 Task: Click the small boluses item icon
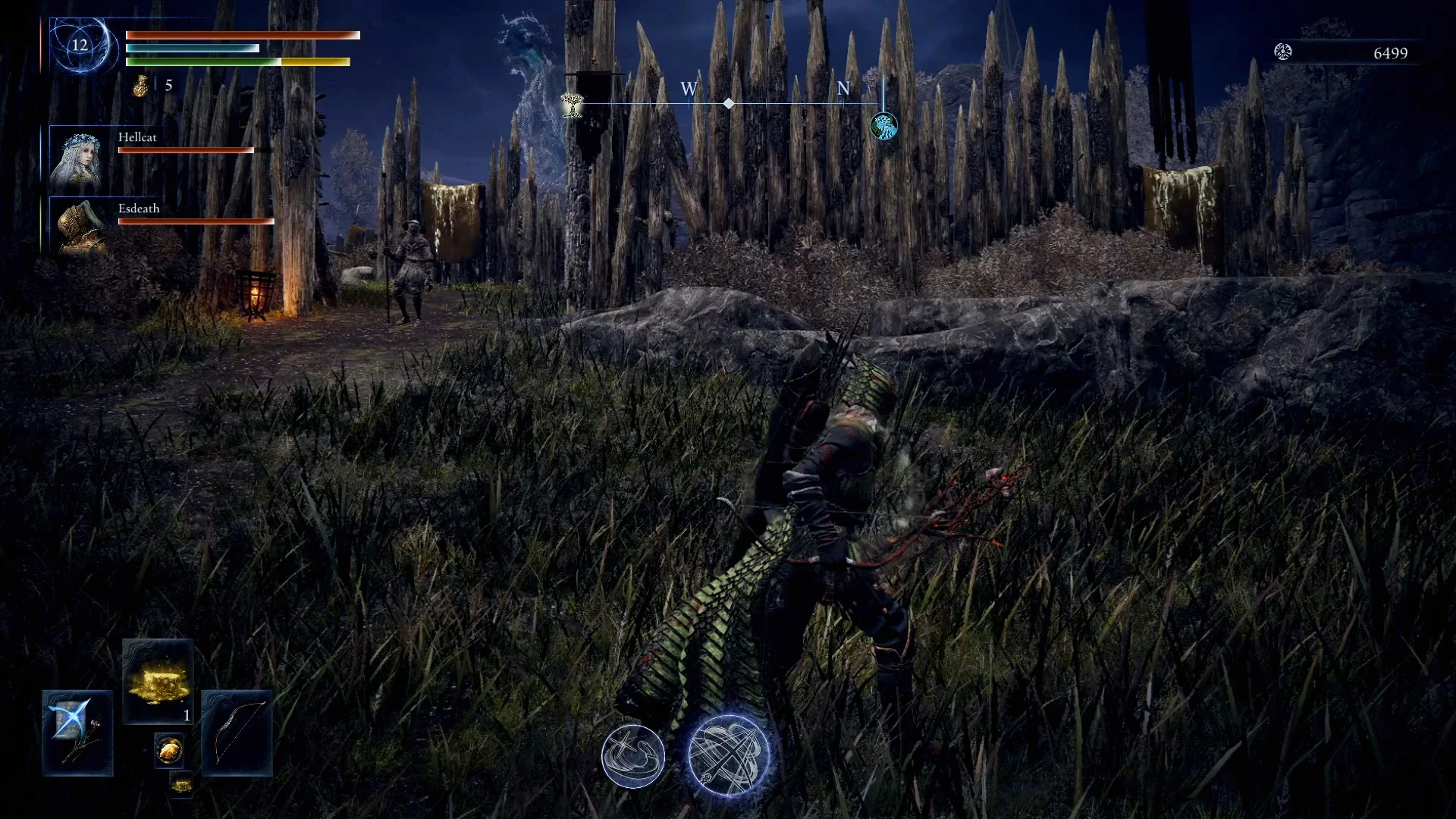pos(170,750)
